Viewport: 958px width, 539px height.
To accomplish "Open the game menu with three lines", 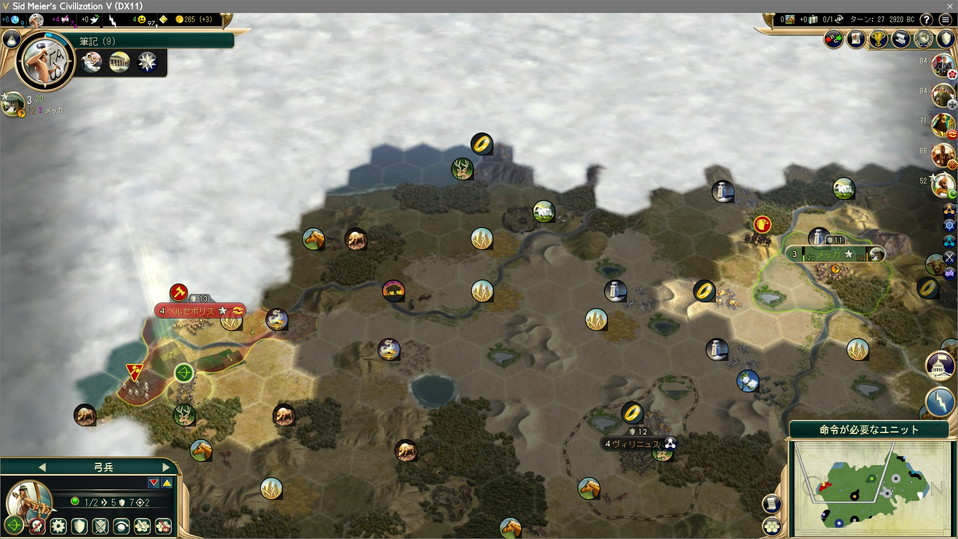I will (945, 19).
